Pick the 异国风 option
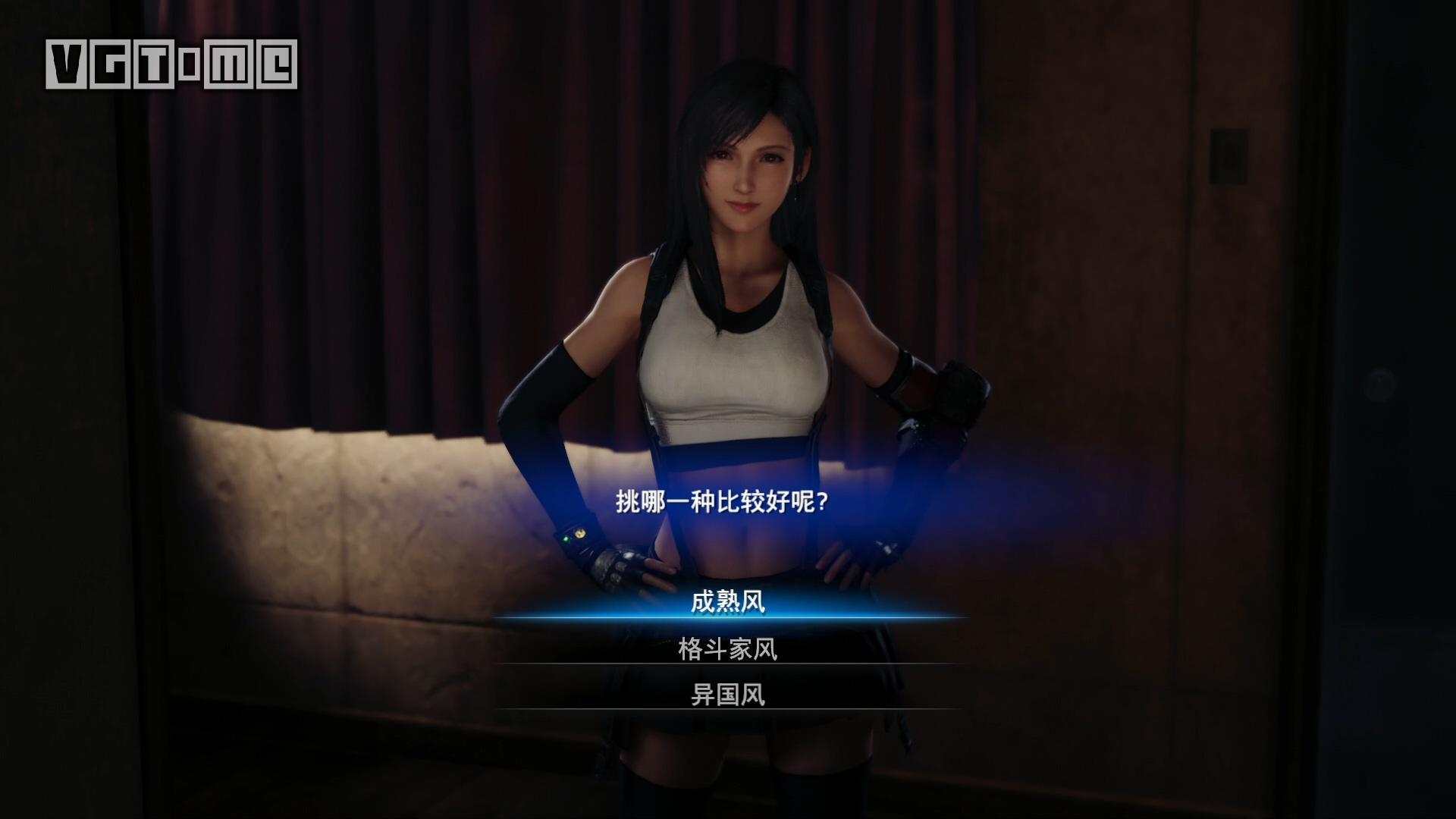 728,695
